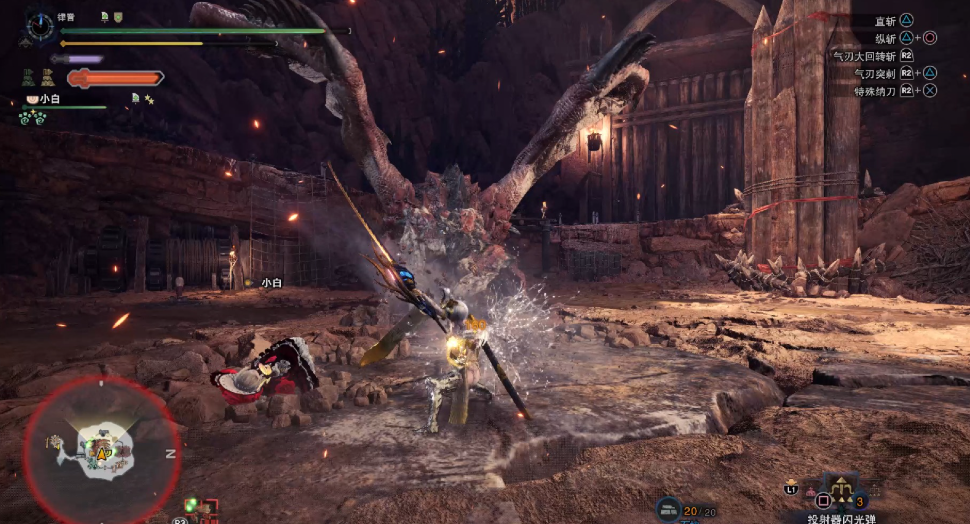Click the Palico 小白 name plate

[x=44, y=99]
